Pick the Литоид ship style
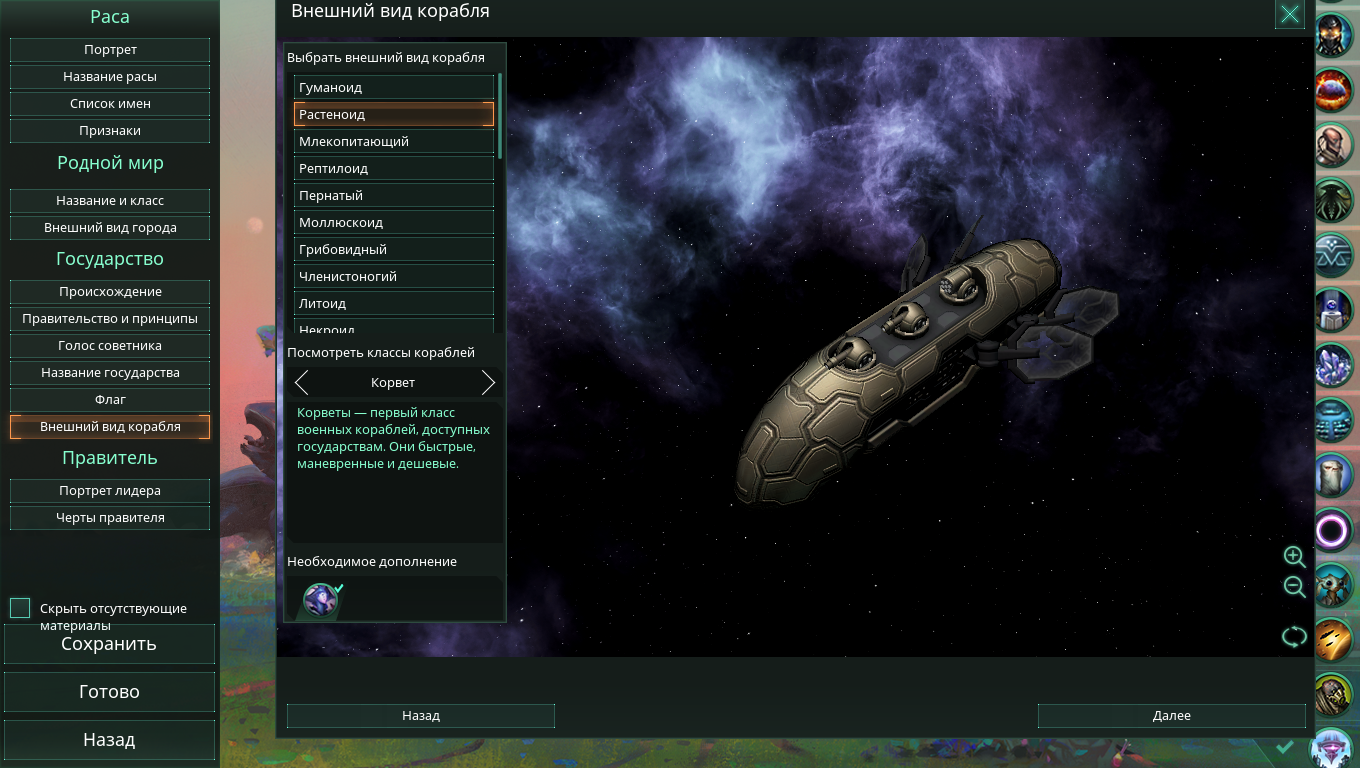Viewport: 1360px width, 768px height. pos(394,304)
